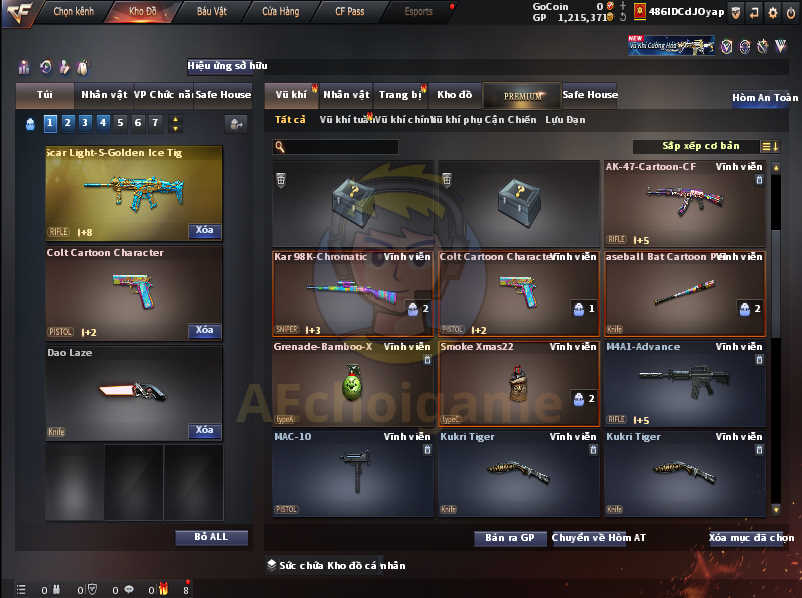Viewport: 802px width, 598px height.
Task: Select the Nhân vật tab in storage
Action: [x=346, y=95]
